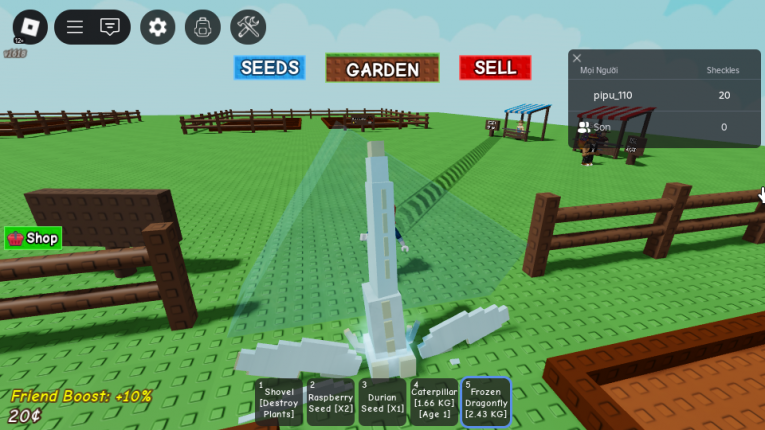
Task: Select the Durian Seed slot
Action: click(x=382, y=401)
